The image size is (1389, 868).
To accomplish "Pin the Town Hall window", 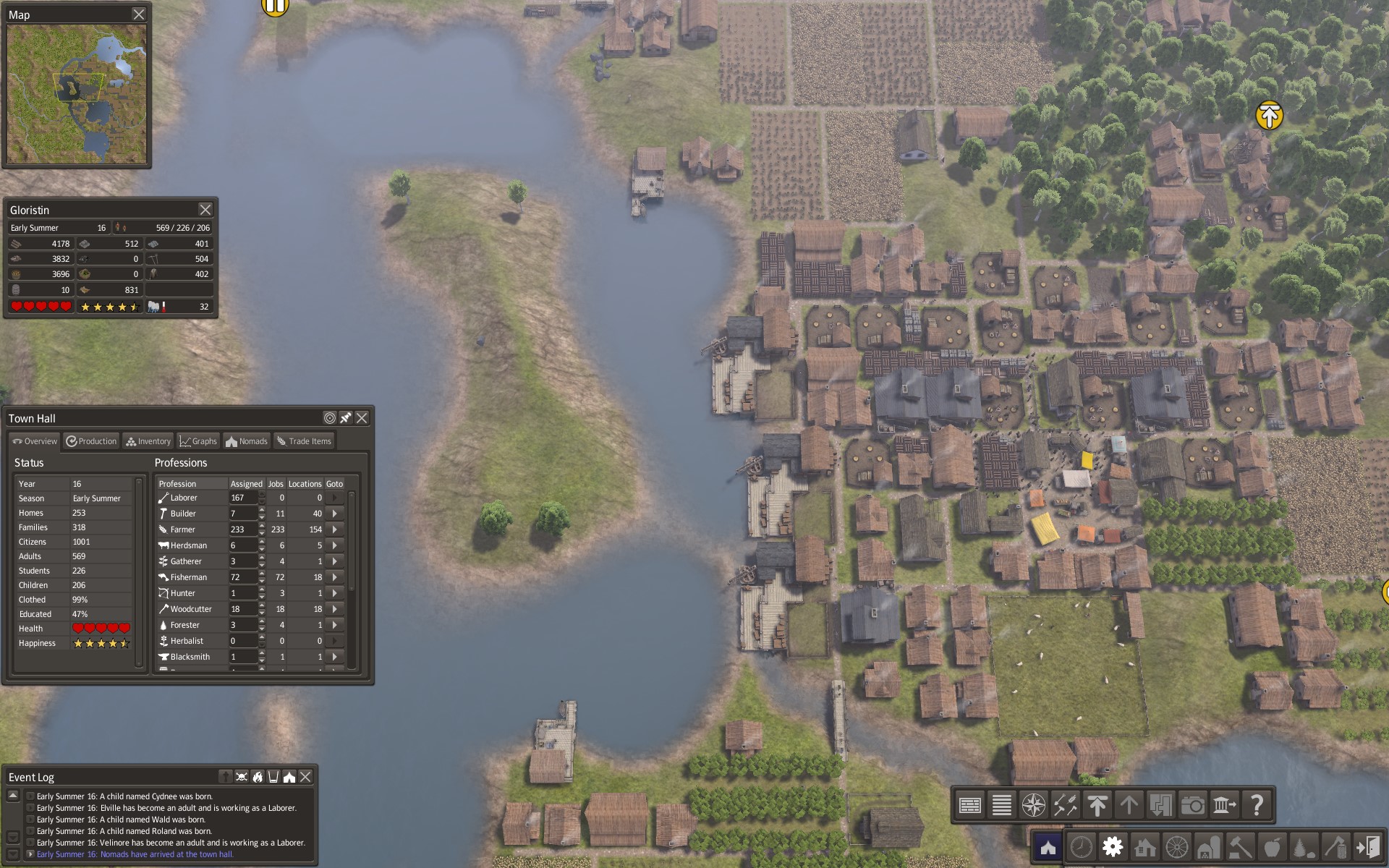I will click(x=346, y=418).
